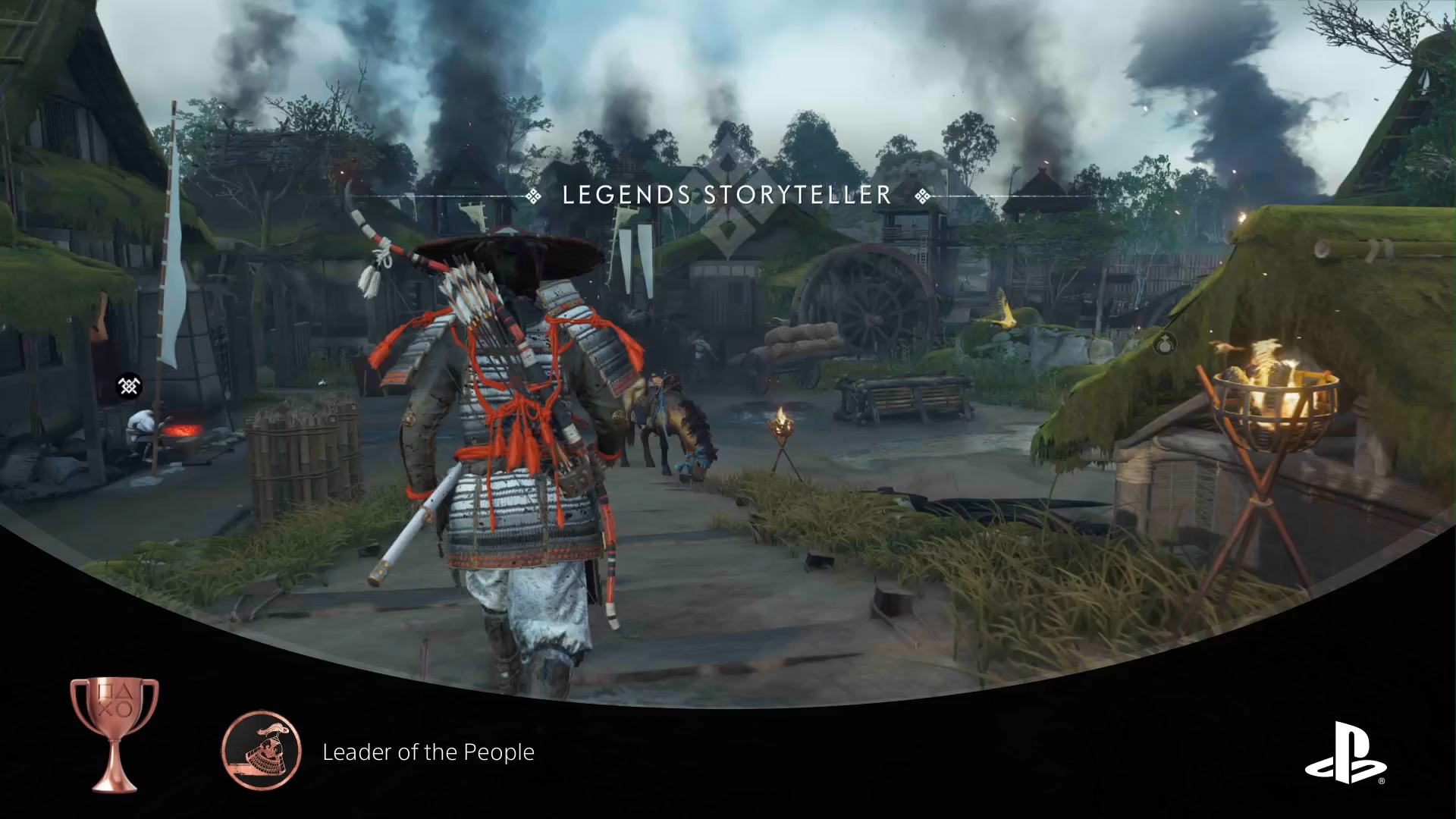Click the PlayStation logo

point(1345,753)
